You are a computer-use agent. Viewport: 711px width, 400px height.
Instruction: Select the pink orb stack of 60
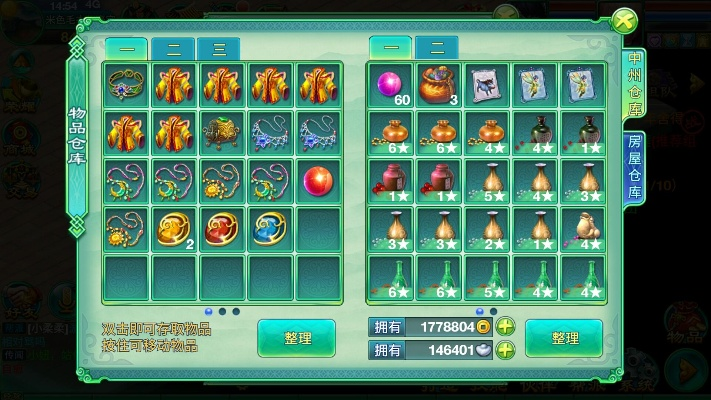pos(388,84)
